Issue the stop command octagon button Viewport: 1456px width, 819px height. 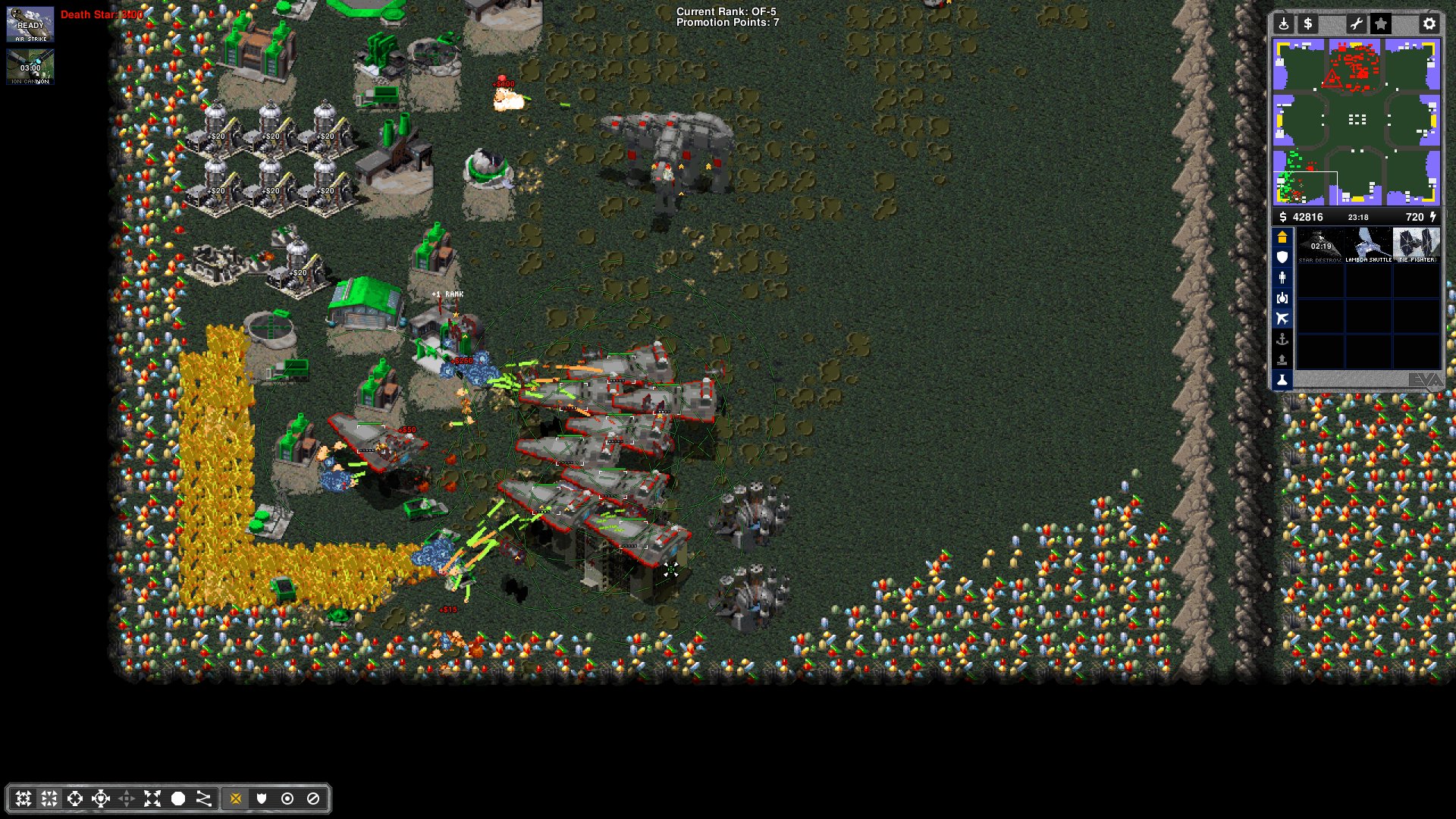tap(178, 799)
